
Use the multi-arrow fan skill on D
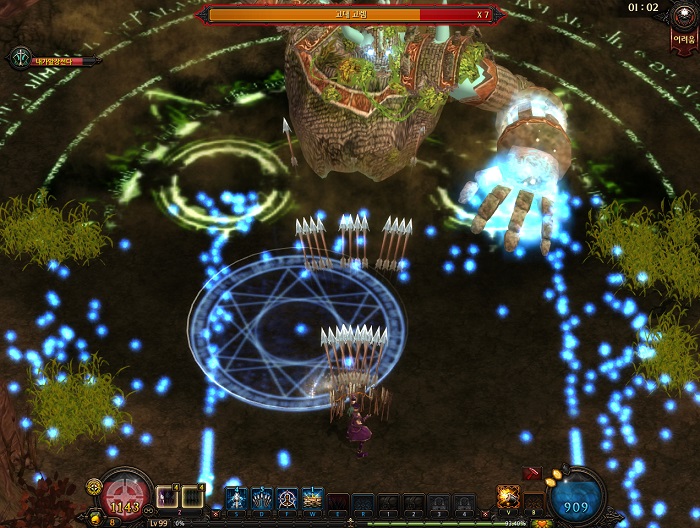point(262,499)
